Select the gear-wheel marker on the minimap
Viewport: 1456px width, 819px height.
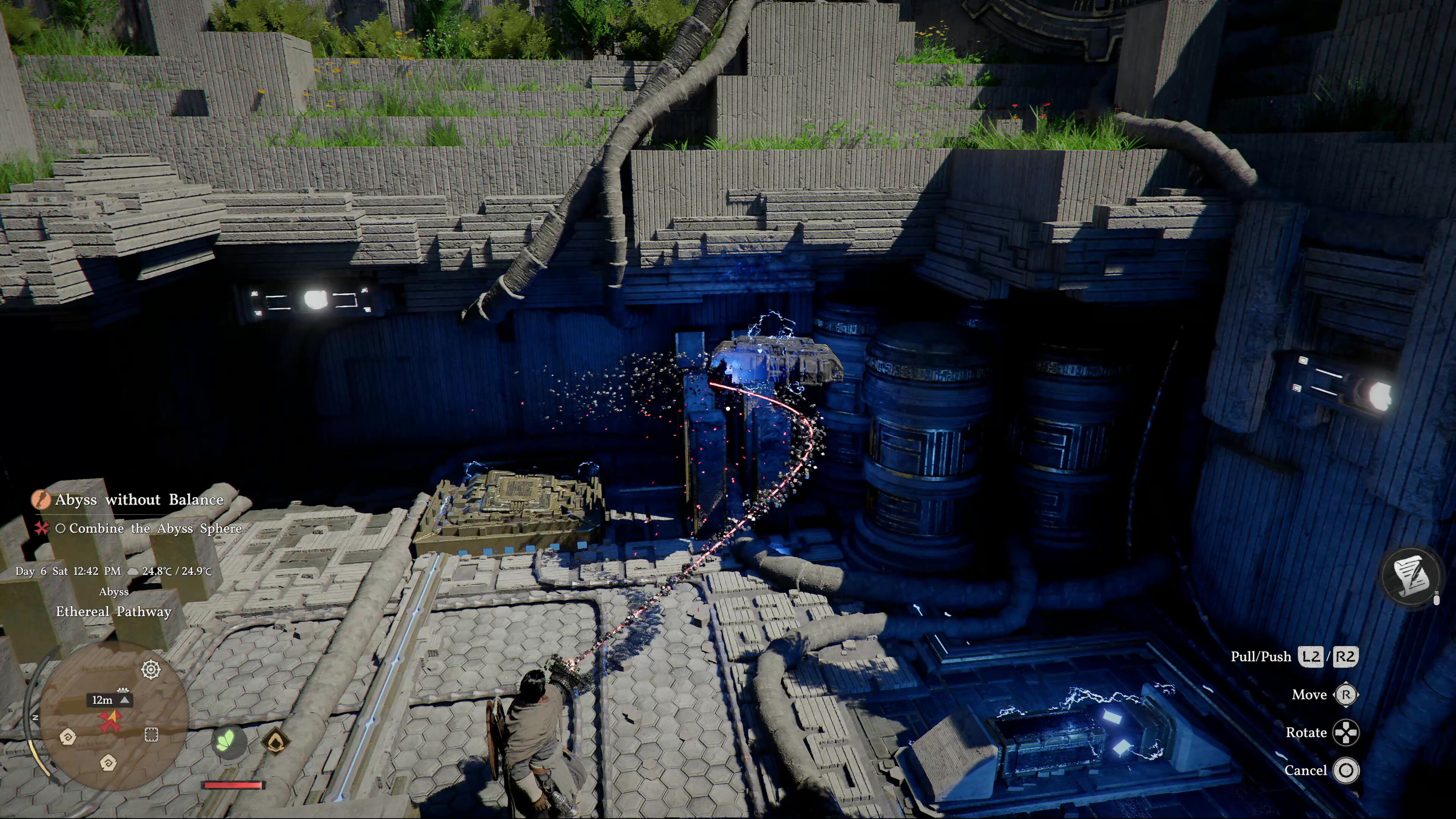tap(151, 670)
